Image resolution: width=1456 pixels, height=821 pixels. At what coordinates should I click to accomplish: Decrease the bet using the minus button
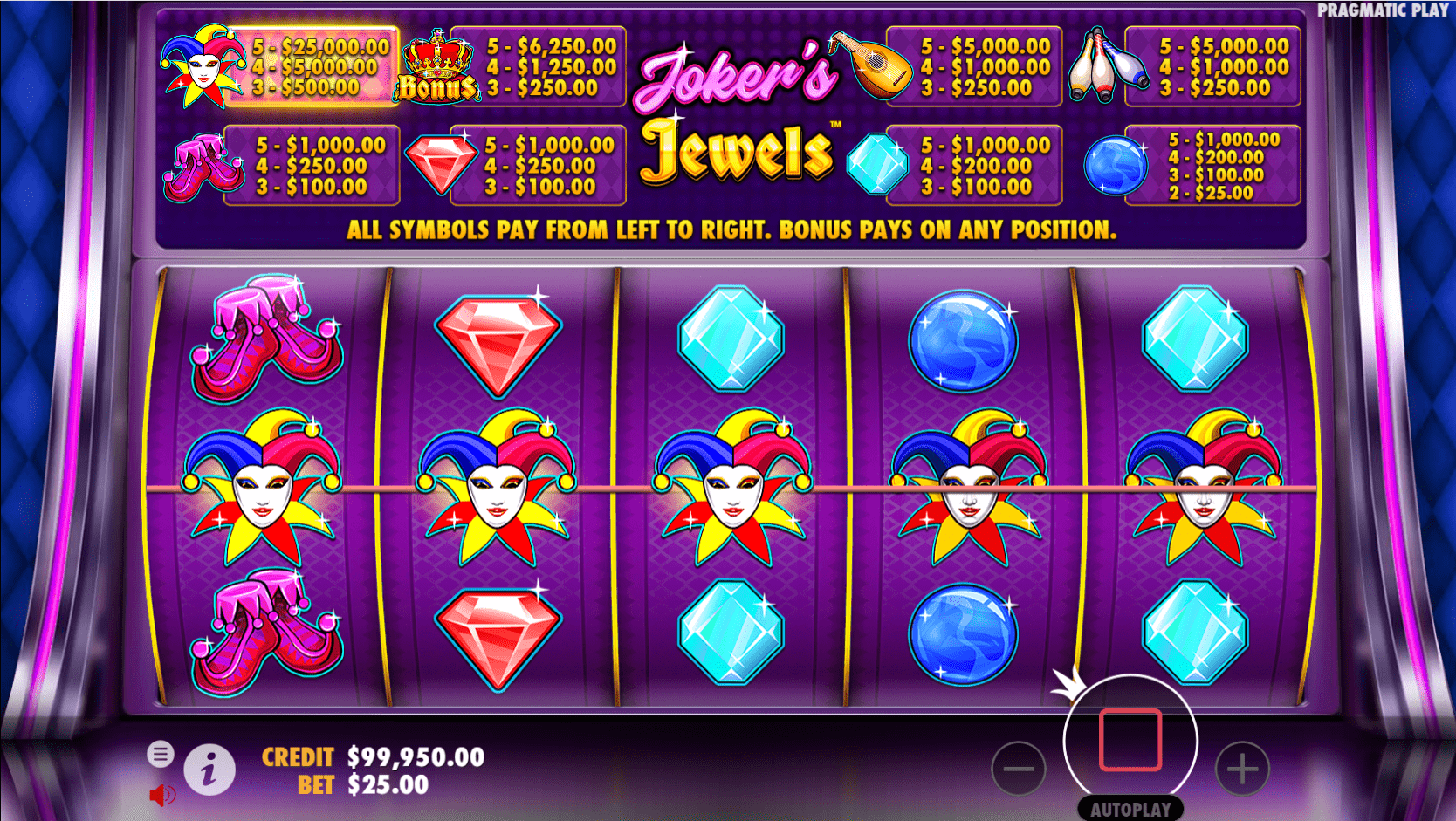coord(1020,770)
